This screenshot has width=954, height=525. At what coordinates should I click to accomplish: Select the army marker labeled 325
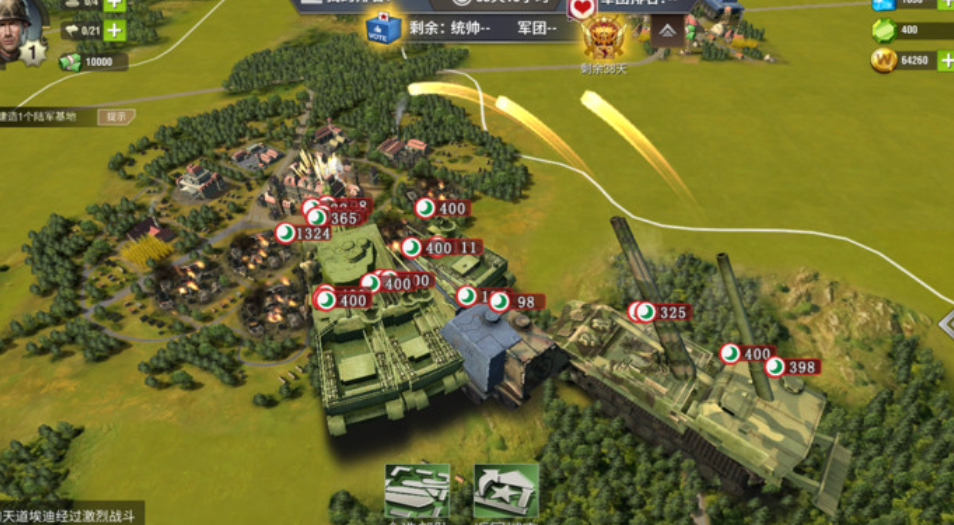pos(663,313)
